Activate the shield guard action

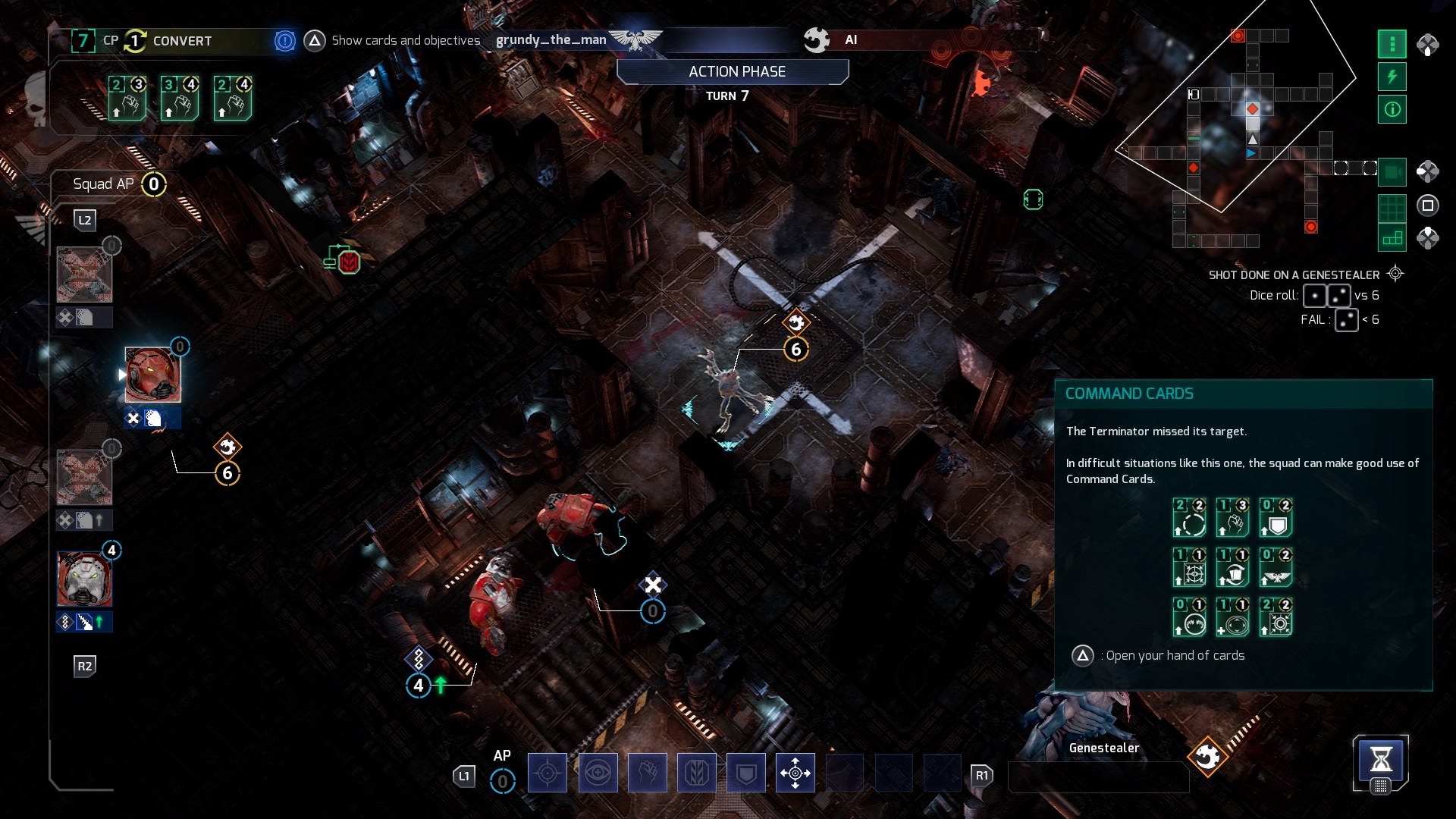point(746,773)
